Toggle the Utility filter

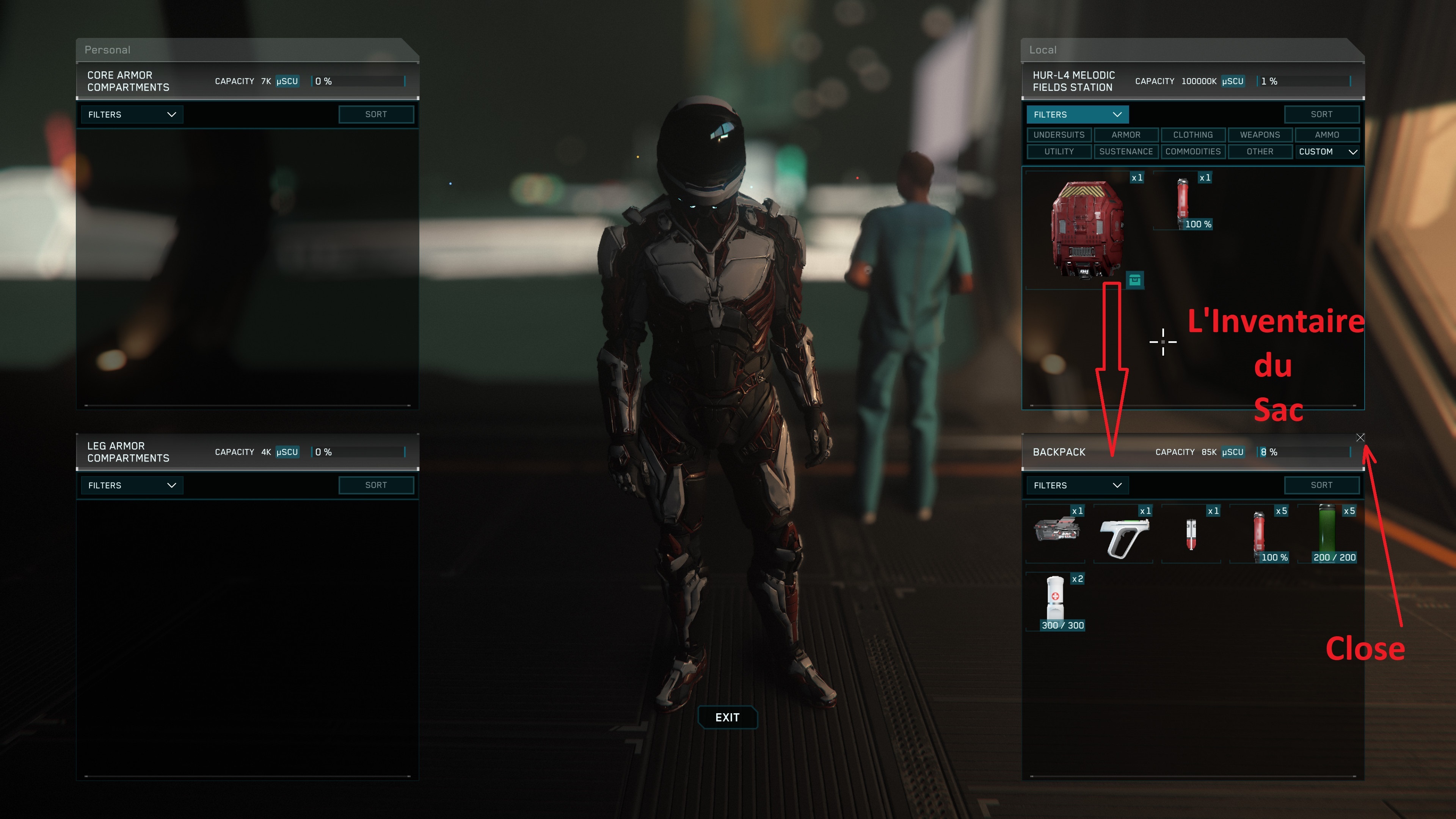[1059, 152]
